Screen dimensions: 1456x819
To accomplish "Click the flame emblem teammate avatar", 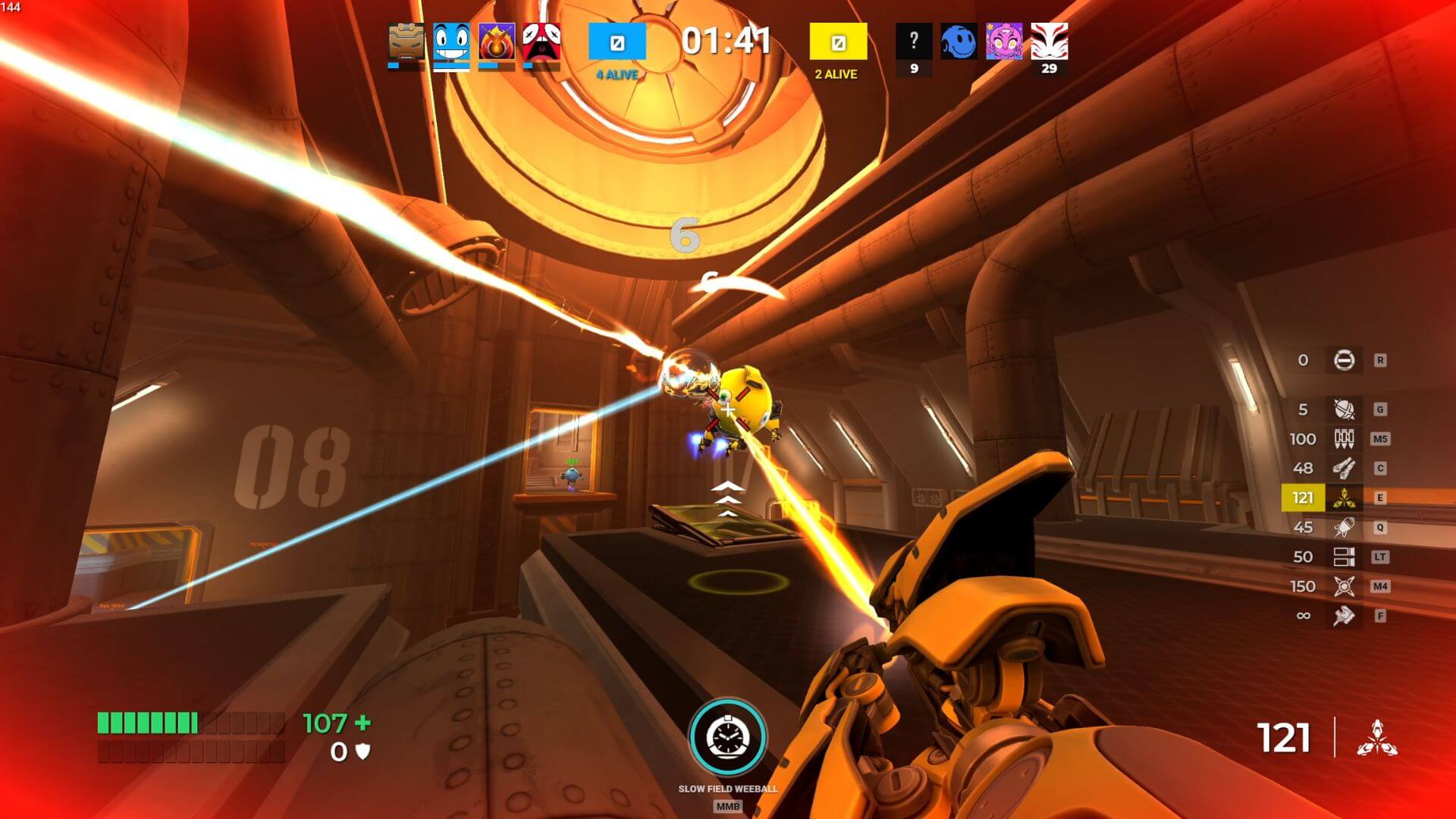I will 497,42.
